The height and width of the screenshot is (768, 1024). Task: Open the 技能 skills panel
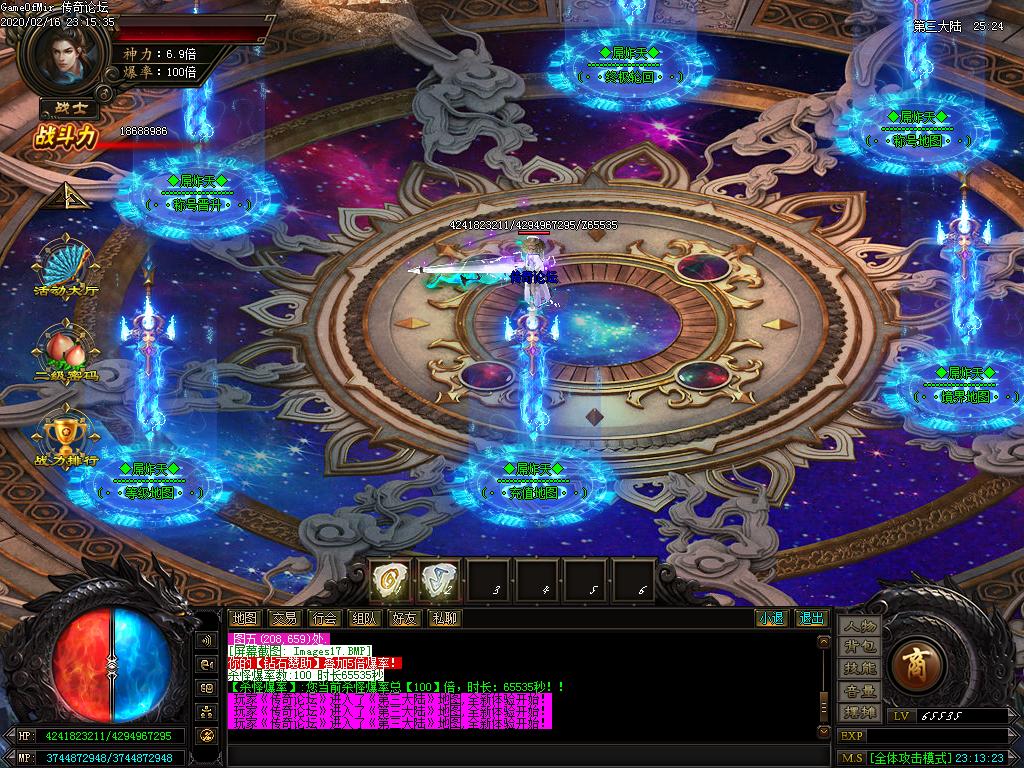860,669
